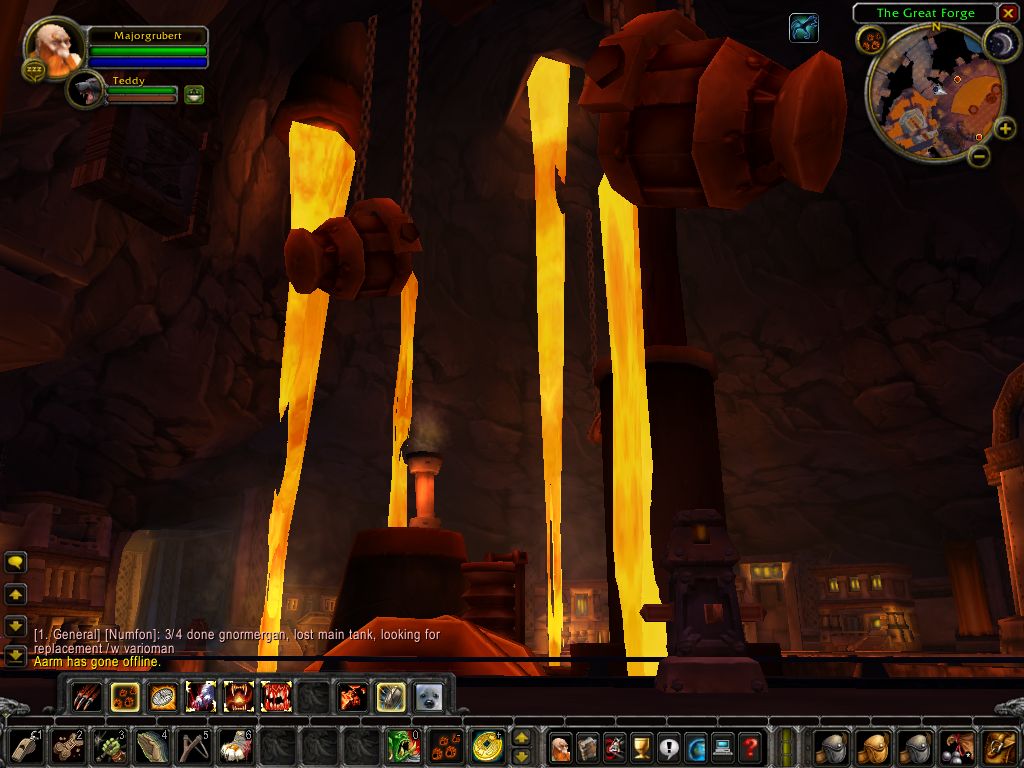Zoom out the minimap with the minus button
The height and width of the screenshot is (768, 1024).
click(x=979, y=155)
